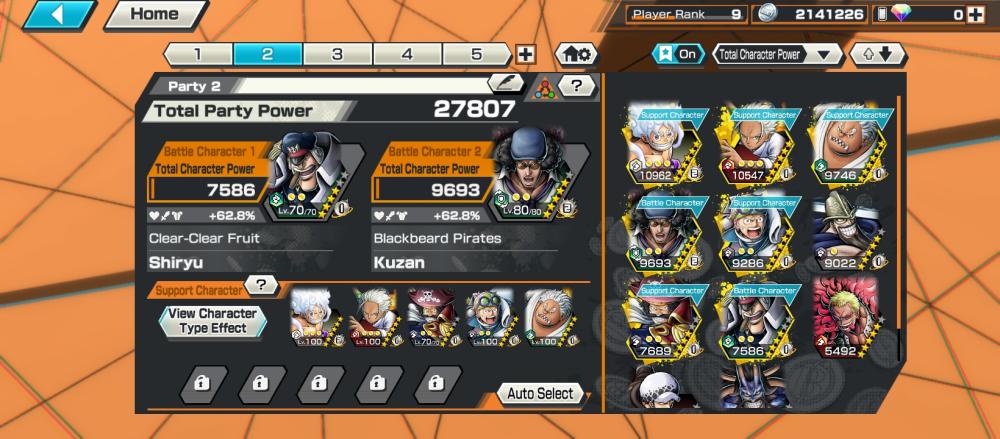The image size is (1000, 439).
Task: Return to the Home screen
Action: pos(154,15)
